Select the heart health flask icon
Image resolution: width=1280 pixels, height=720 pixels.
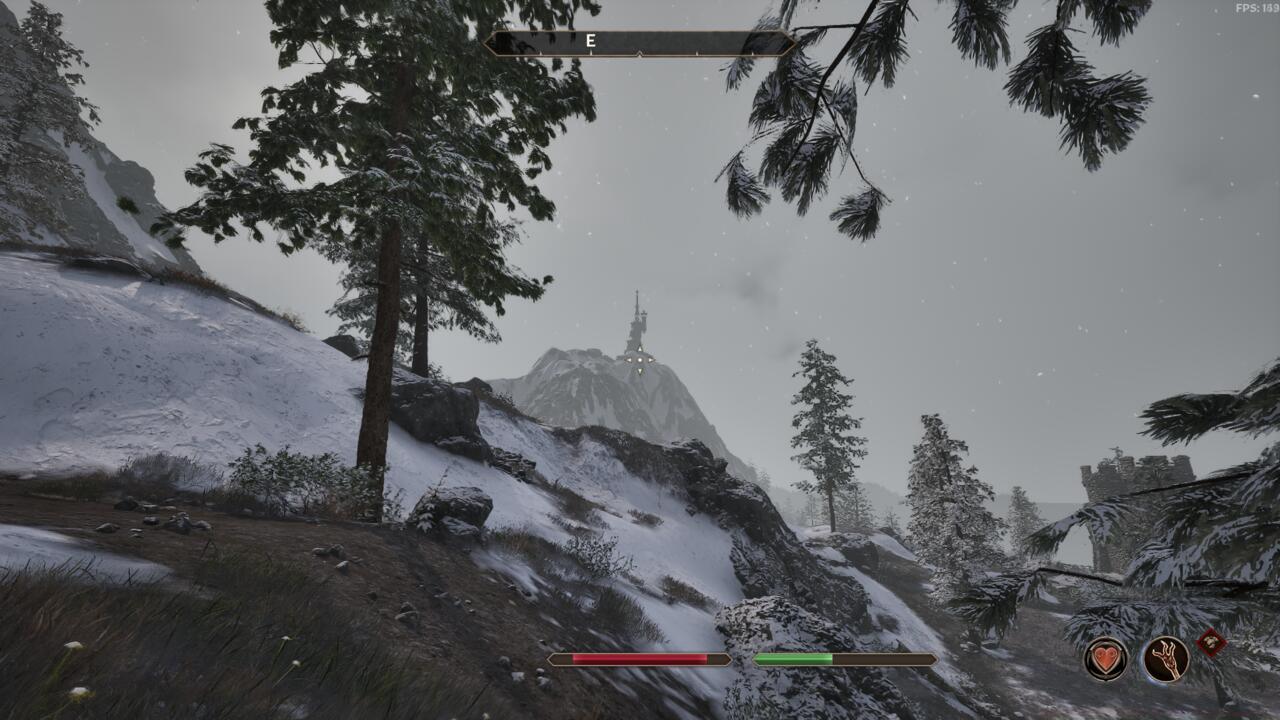click(1105, 658)
